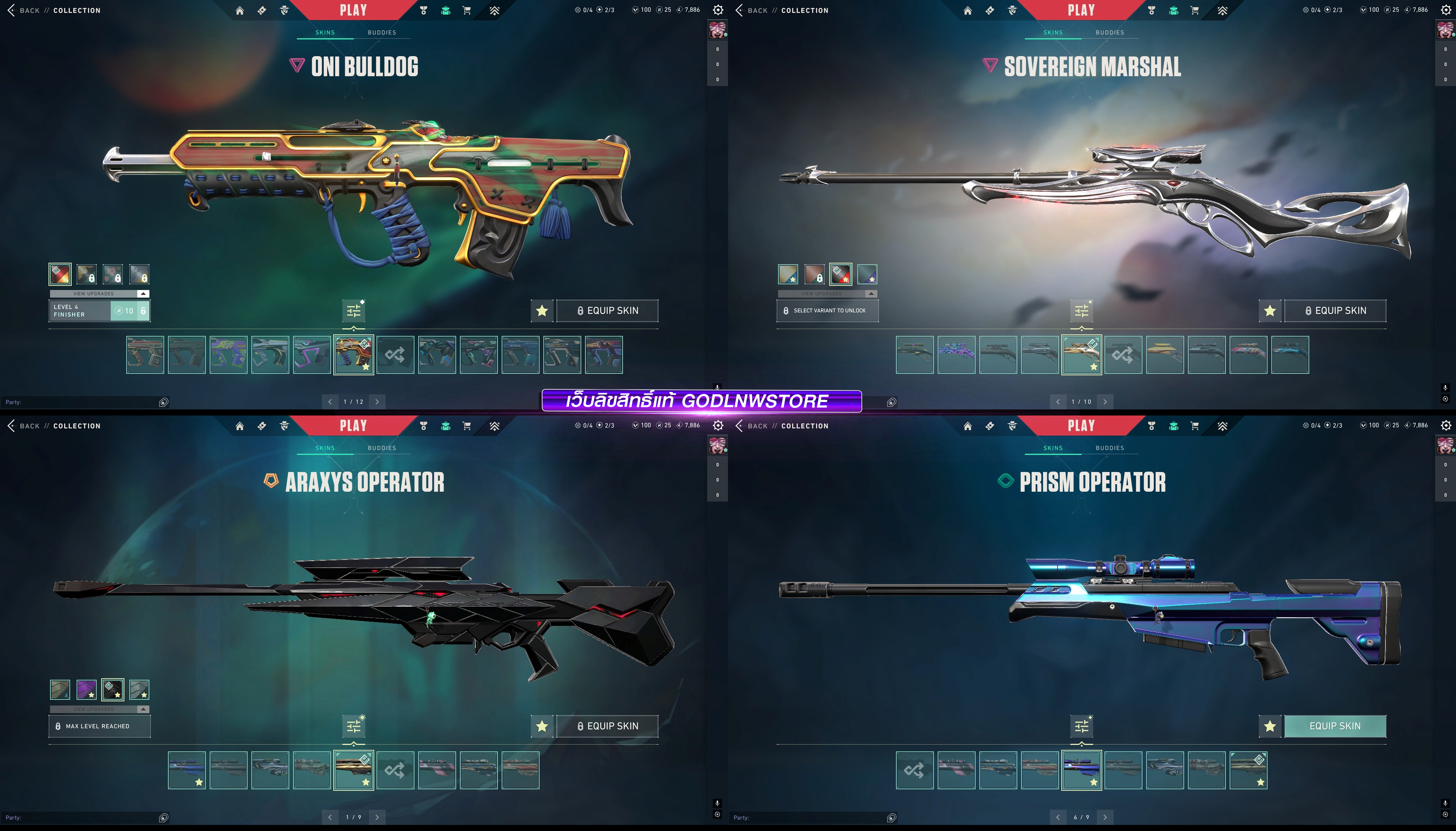Screen dimensions: 1456x831
Task: Go to previous page from Prism Operator page 6/9
Action: [x=1057, y=817]
